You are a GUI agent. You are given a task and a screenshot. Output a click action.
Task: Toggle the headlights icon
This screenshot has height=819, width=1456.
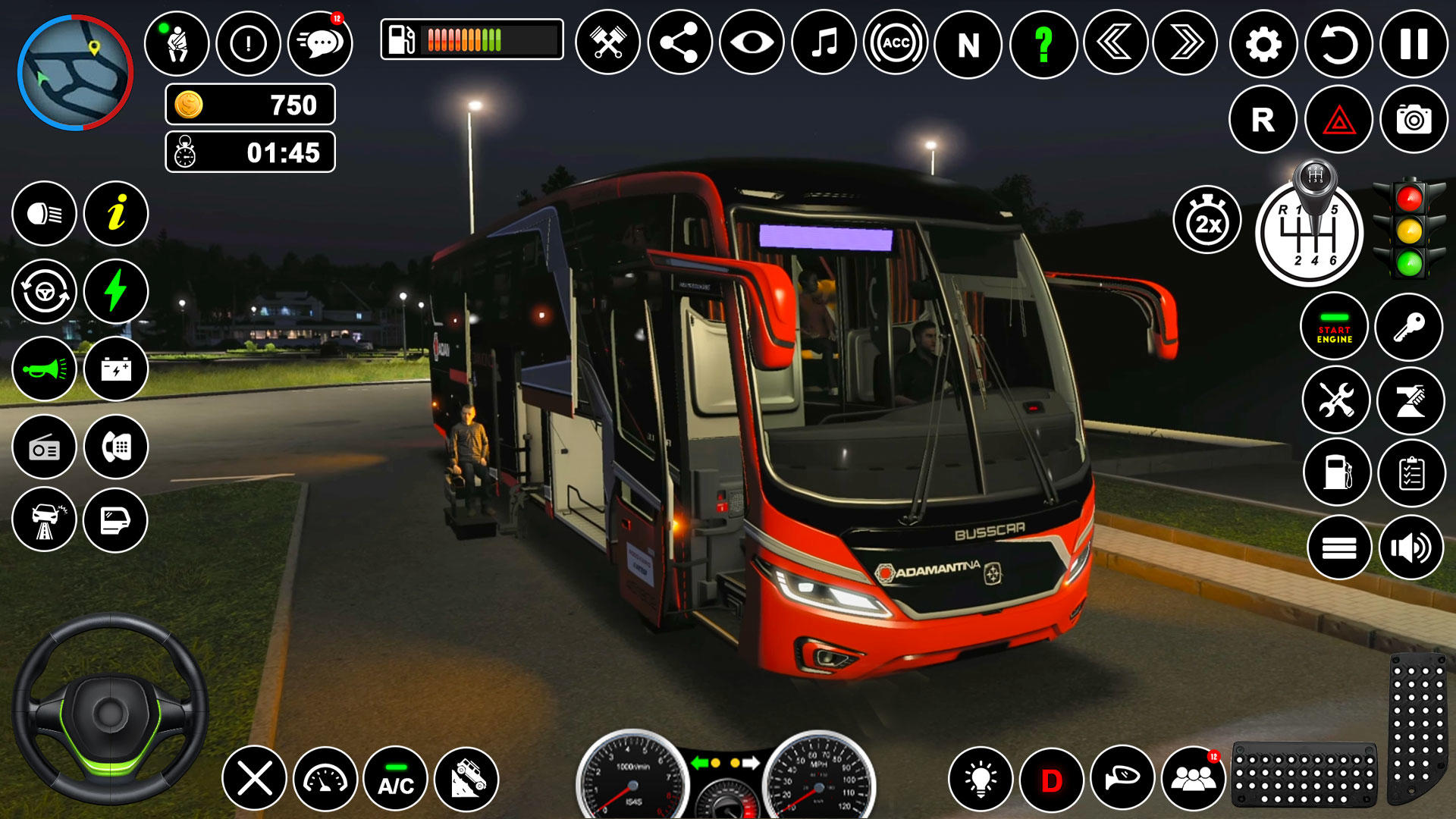(x=45, y=215)
